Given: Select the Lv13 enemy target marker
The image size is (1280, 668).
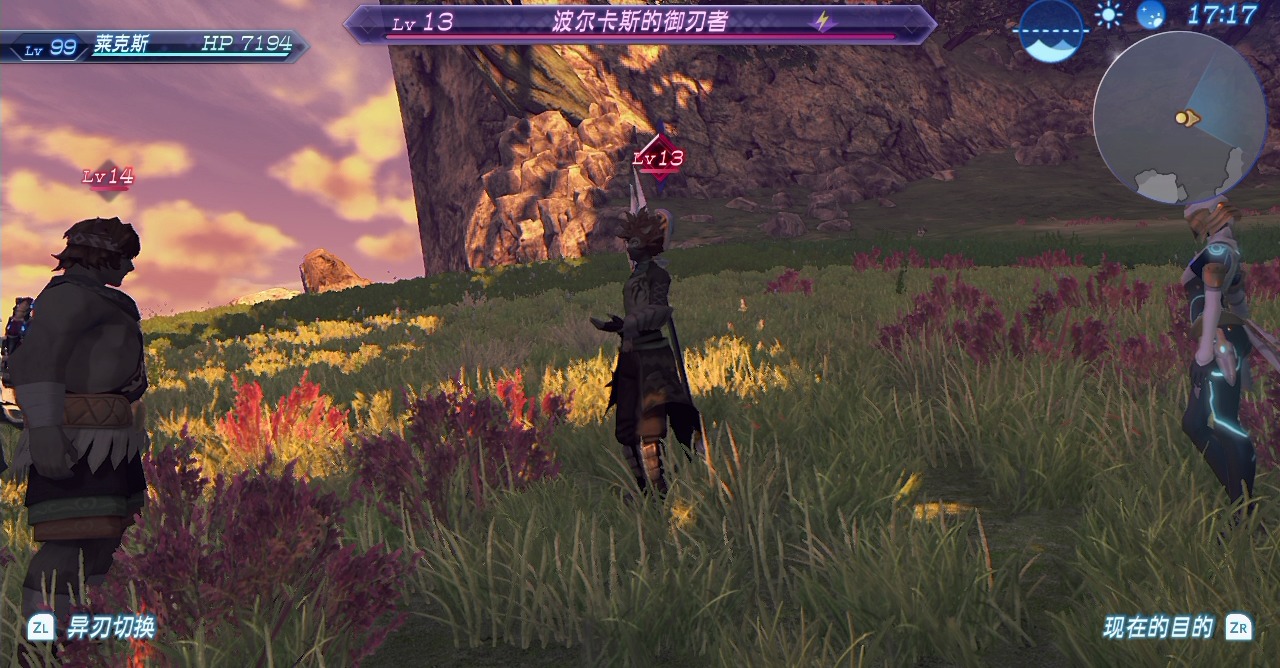Looking at the screenshot, I should coord(659,158).
